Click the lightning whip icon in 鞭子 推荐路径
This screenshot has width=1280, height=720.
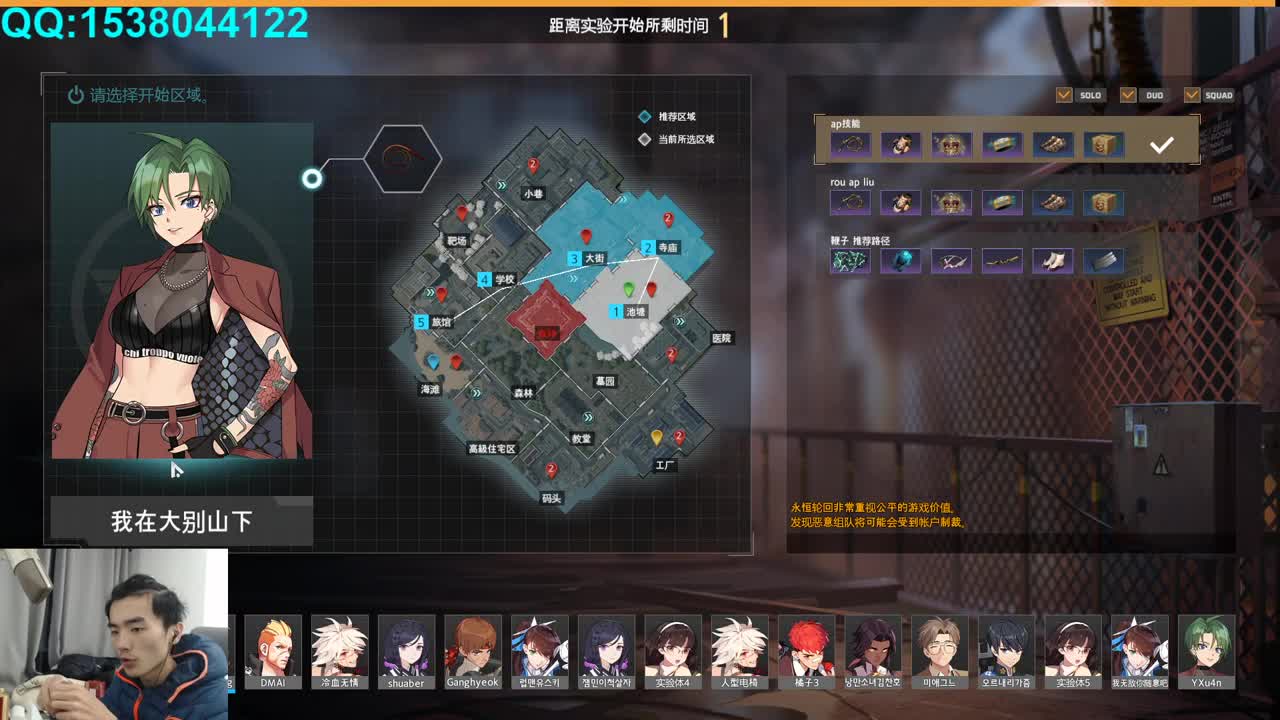(850, 261)
